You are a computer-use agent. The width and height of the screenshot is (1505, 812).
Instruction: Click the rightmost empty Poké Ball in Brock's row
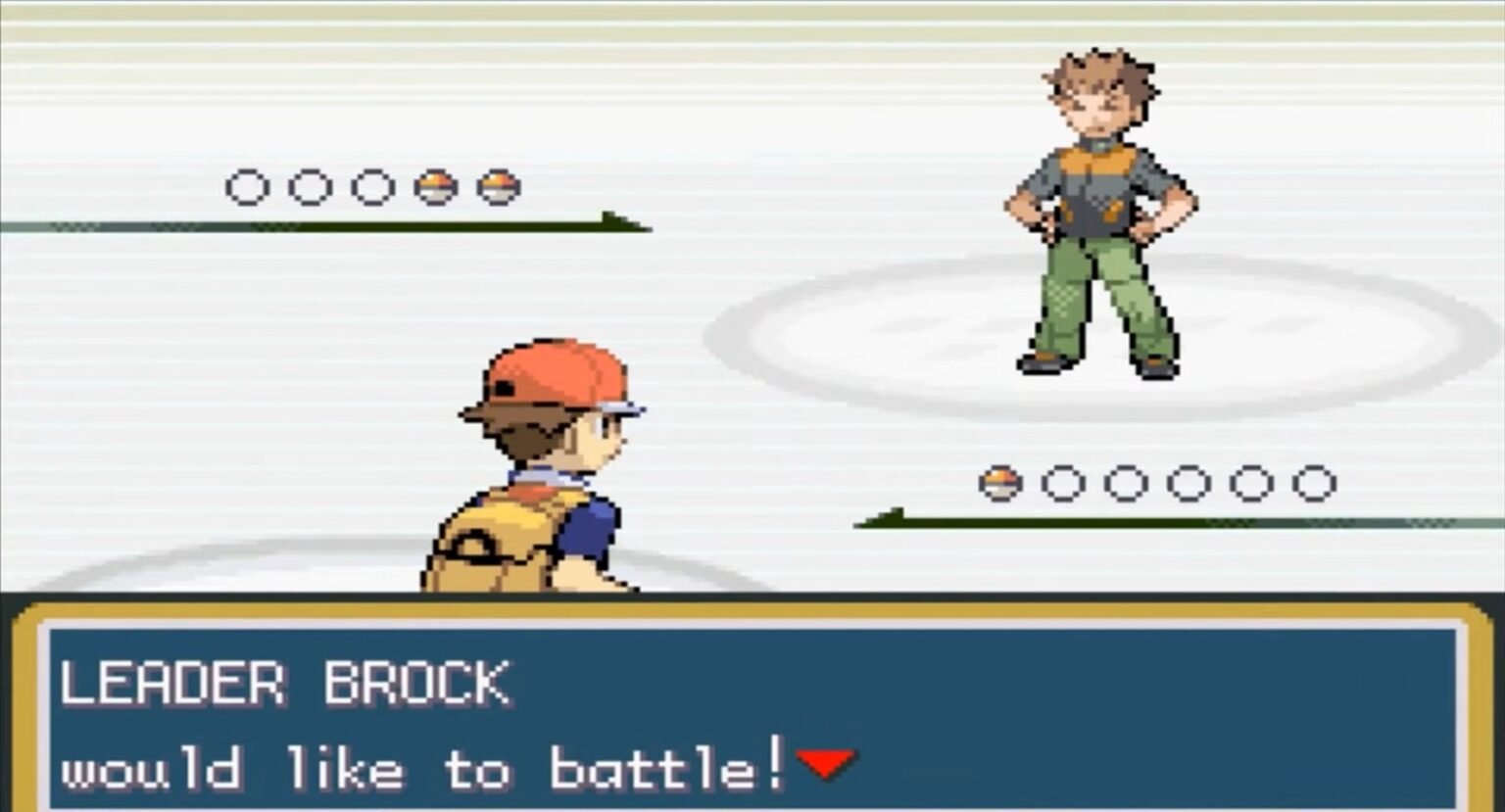pyautogui.click(x=1313, y=482)
